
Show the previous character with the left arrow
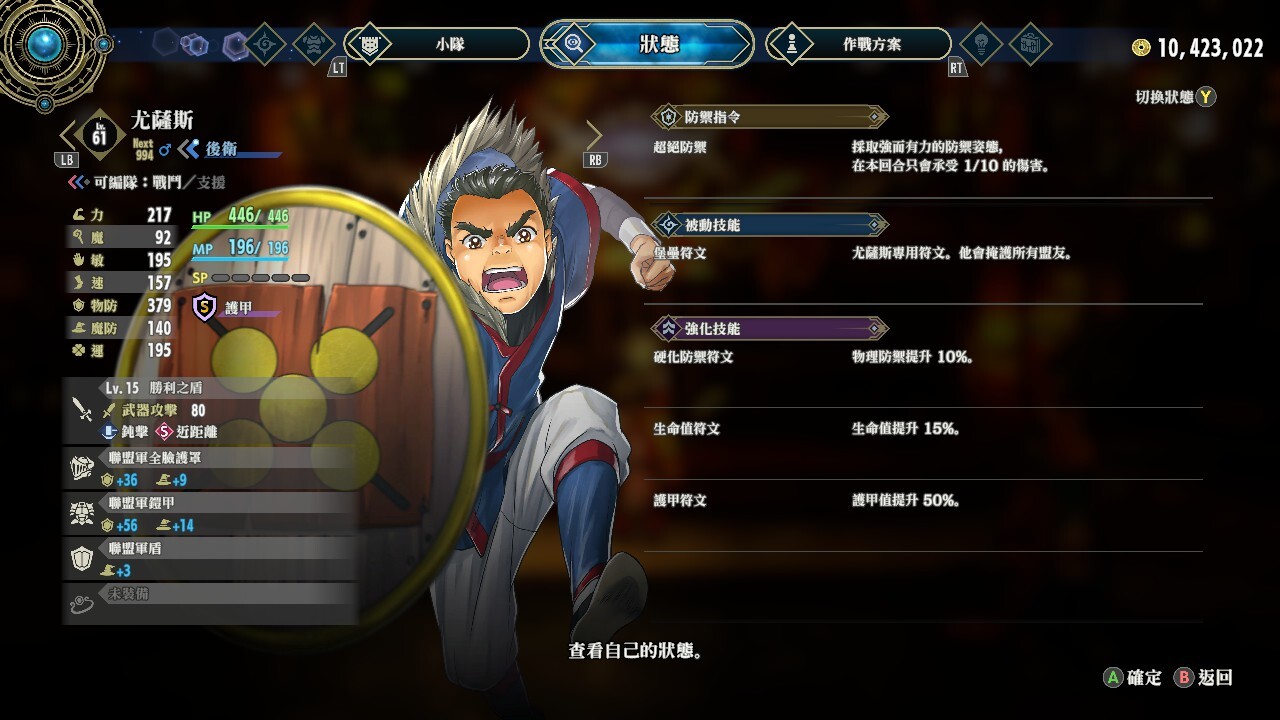(69, 134)
